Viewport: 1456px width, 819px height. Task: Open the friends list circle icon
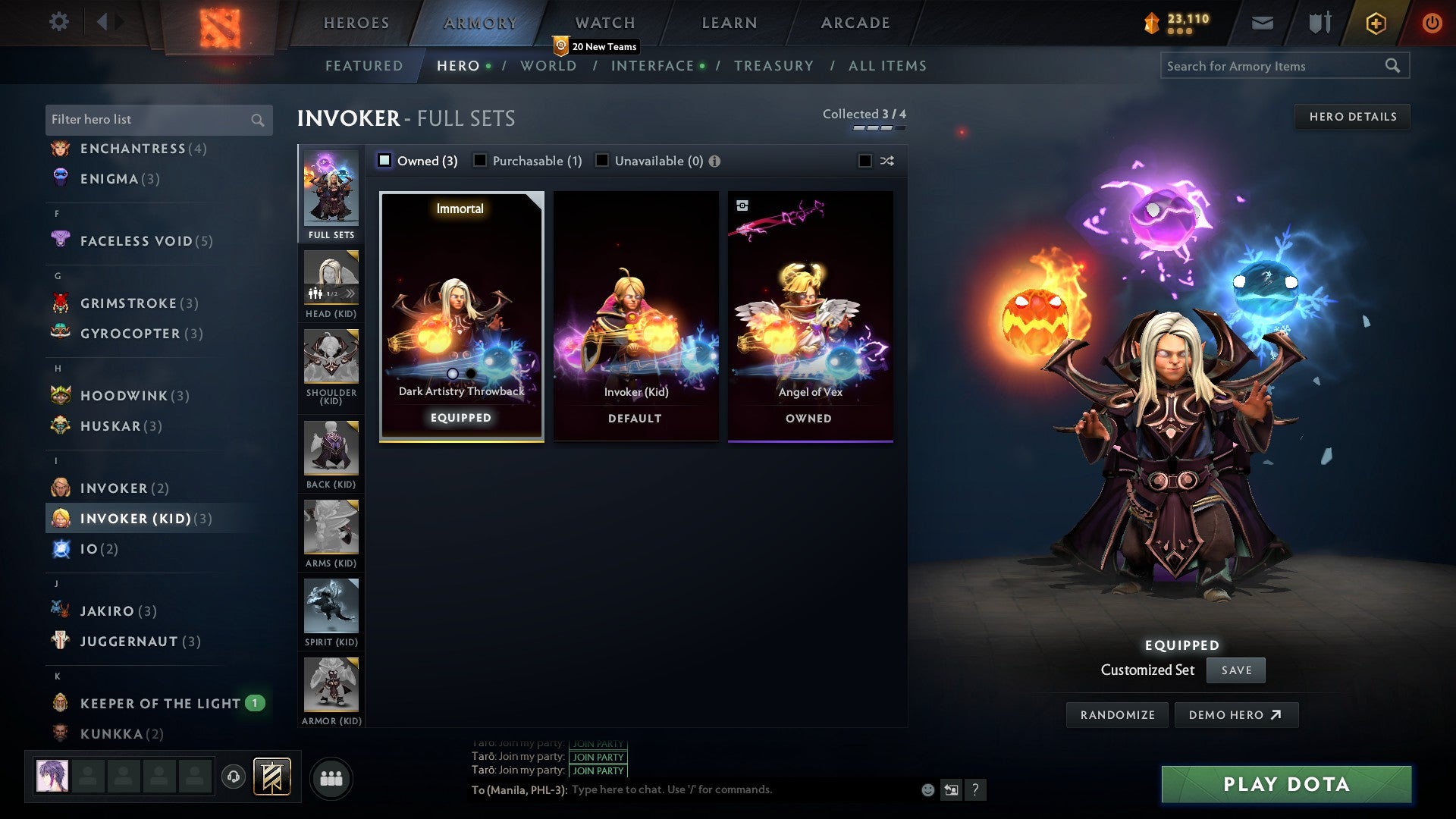(331, 777)
